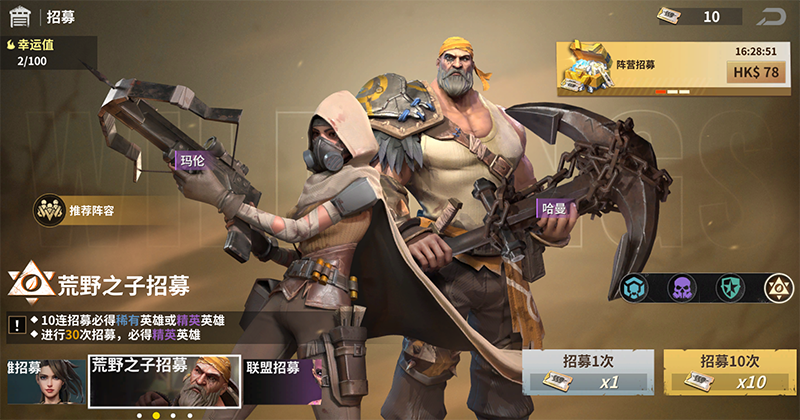View hero 哈曼 name label
Image resolution: width=800 pixels, height=420 pixels.
553,209
